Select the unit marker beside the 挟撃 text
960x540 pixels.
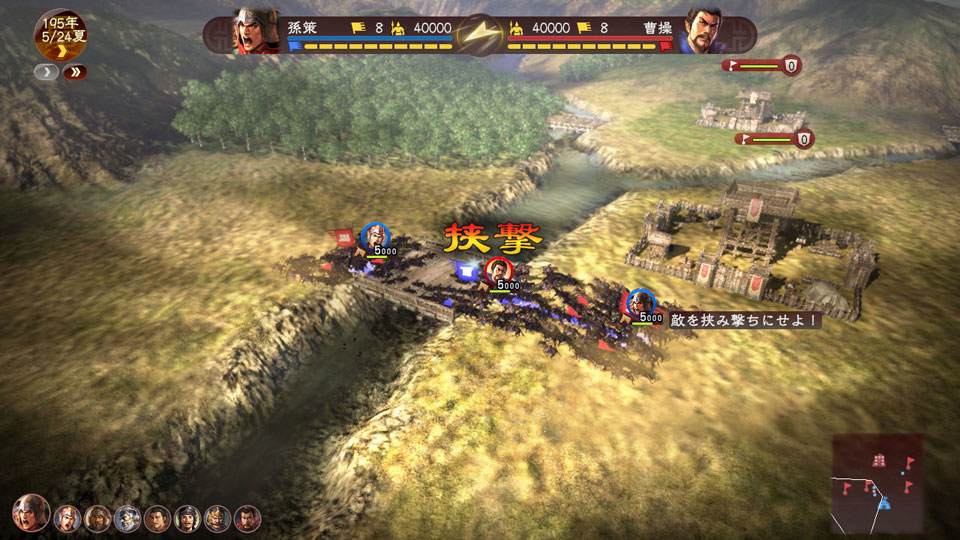point(497,269)
